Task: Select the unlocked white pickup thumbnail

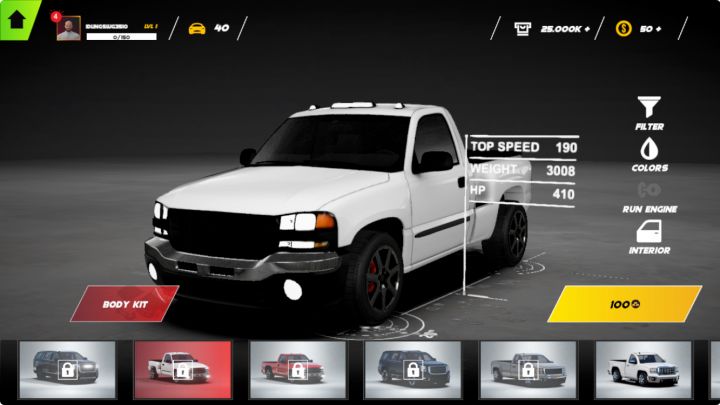Action: click(643, 370)
